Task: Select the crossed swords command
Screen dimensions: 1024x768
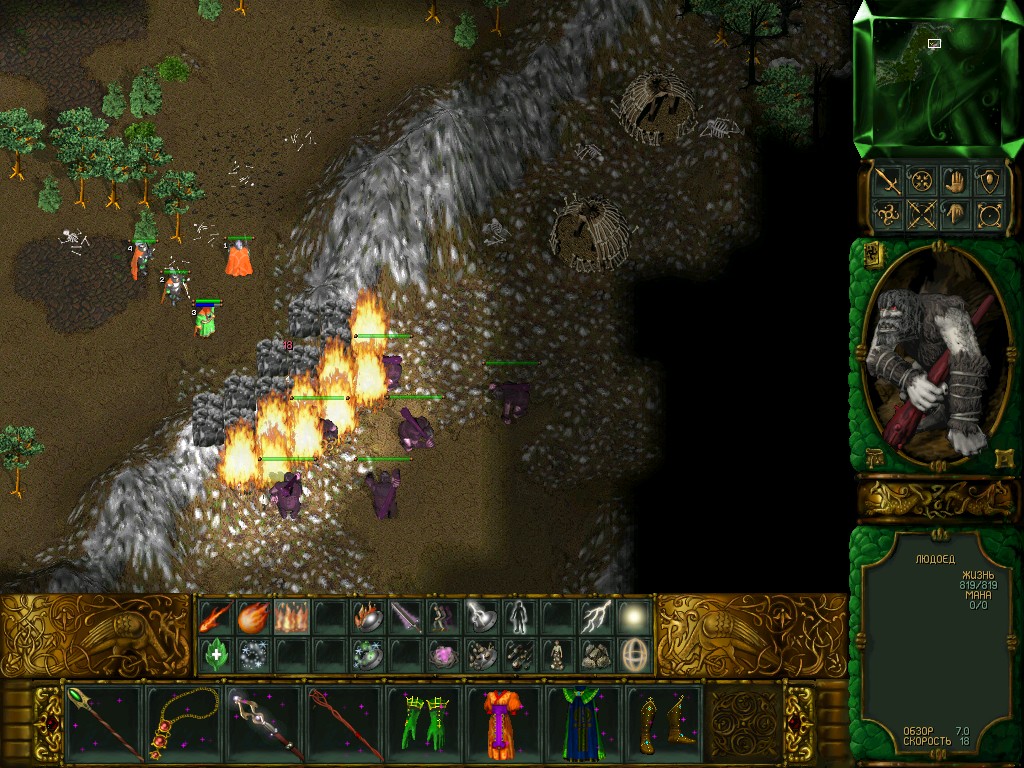Action: (920, 214)
